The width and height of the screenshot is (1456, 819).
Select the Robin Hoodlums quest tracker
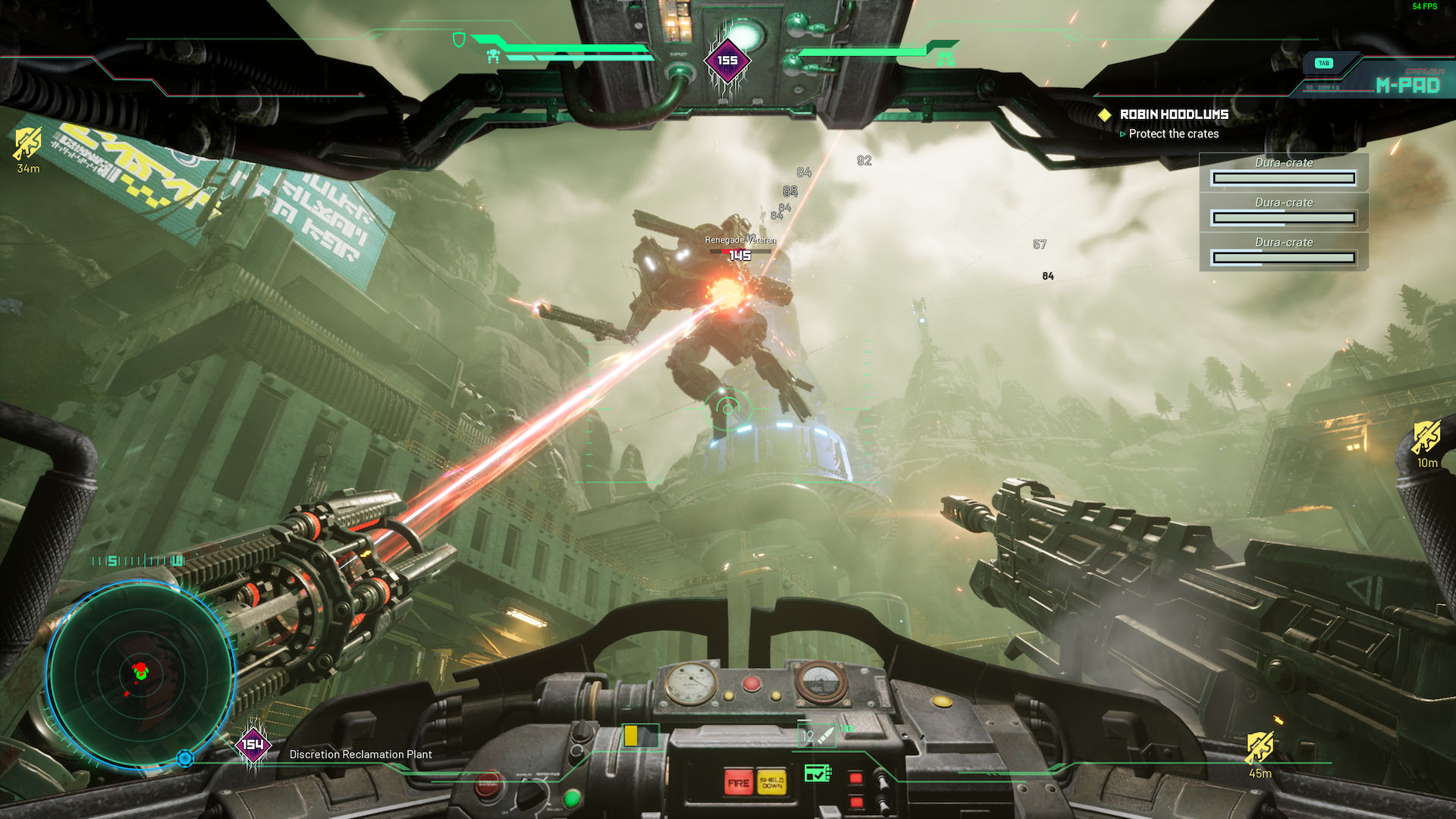click(x=1173, y=115)
